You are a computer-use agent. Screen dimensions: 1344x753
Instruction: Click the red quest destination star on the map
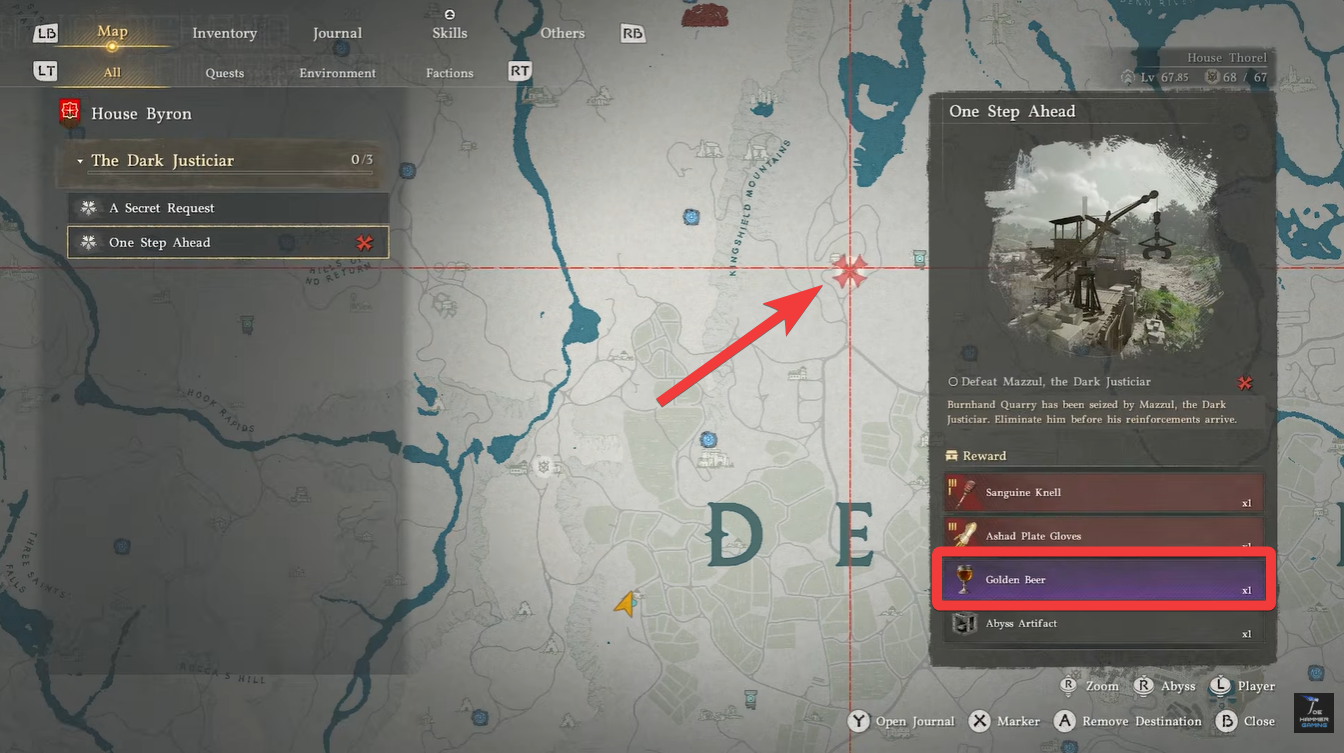(851, 270)
